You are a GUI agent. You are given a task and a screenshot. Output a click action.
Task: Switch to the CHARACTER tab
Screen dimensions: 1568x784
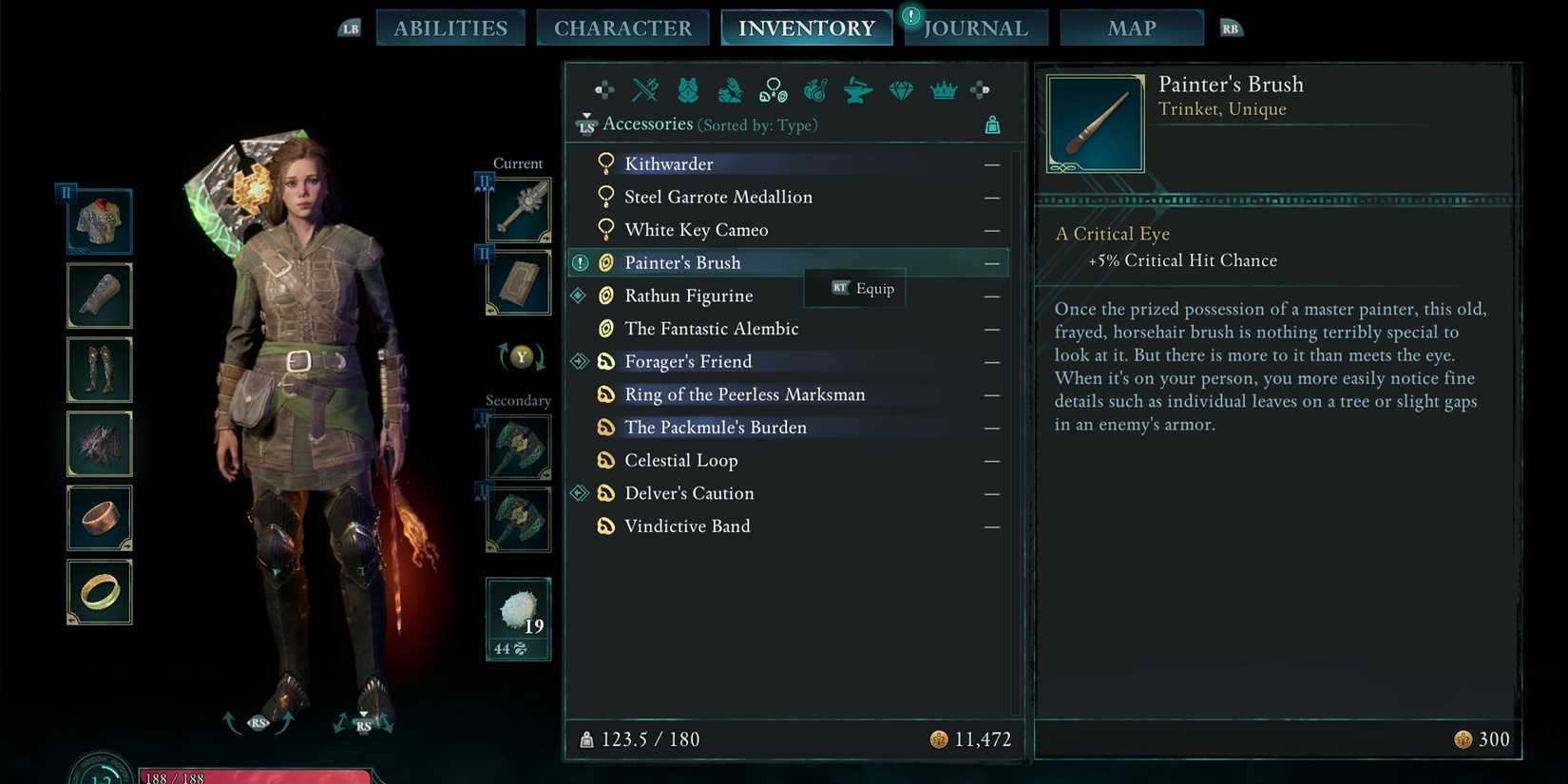coord(622,27)
